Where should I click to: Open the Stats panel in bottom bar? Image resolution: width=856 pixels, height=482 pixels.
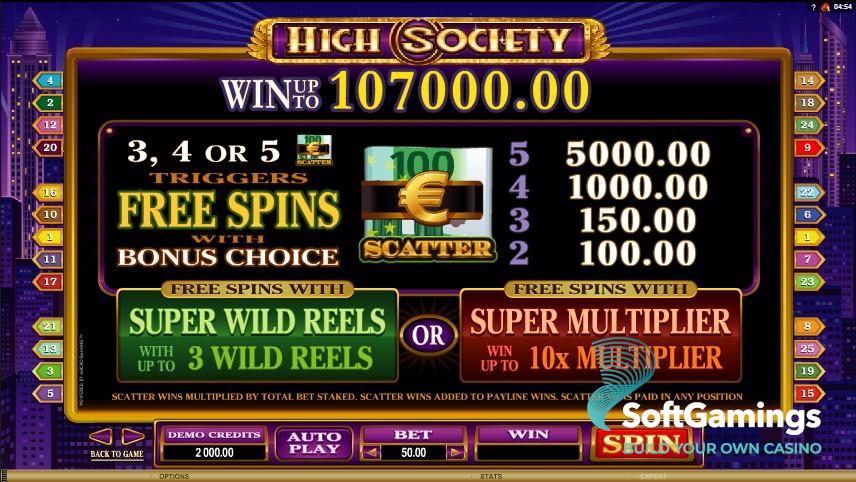click(491, 476)
